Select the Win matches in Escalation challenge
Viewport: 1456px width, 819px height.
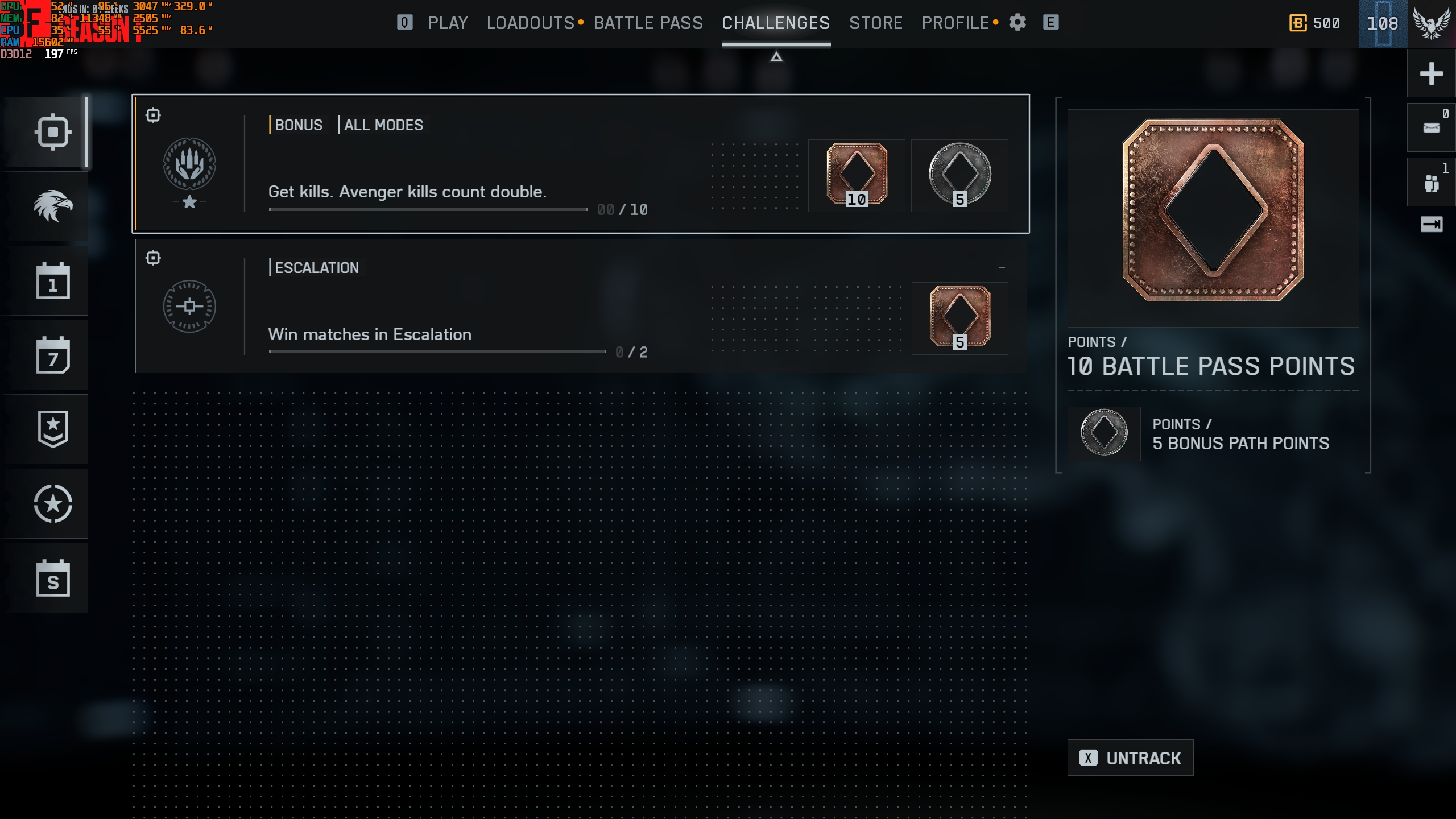580,307
